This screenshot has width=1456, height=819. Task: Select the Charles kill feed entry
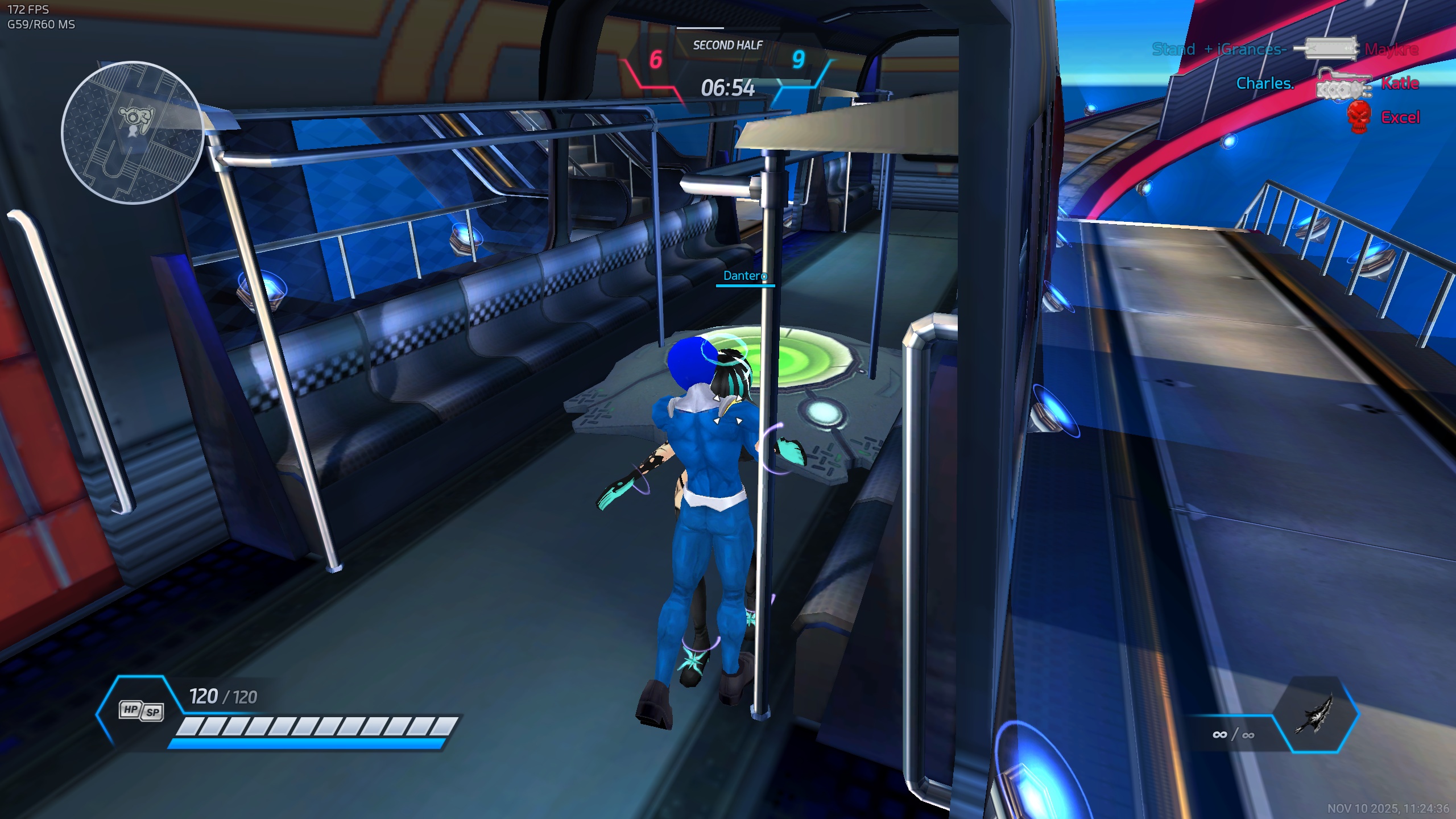[1265, 84]
